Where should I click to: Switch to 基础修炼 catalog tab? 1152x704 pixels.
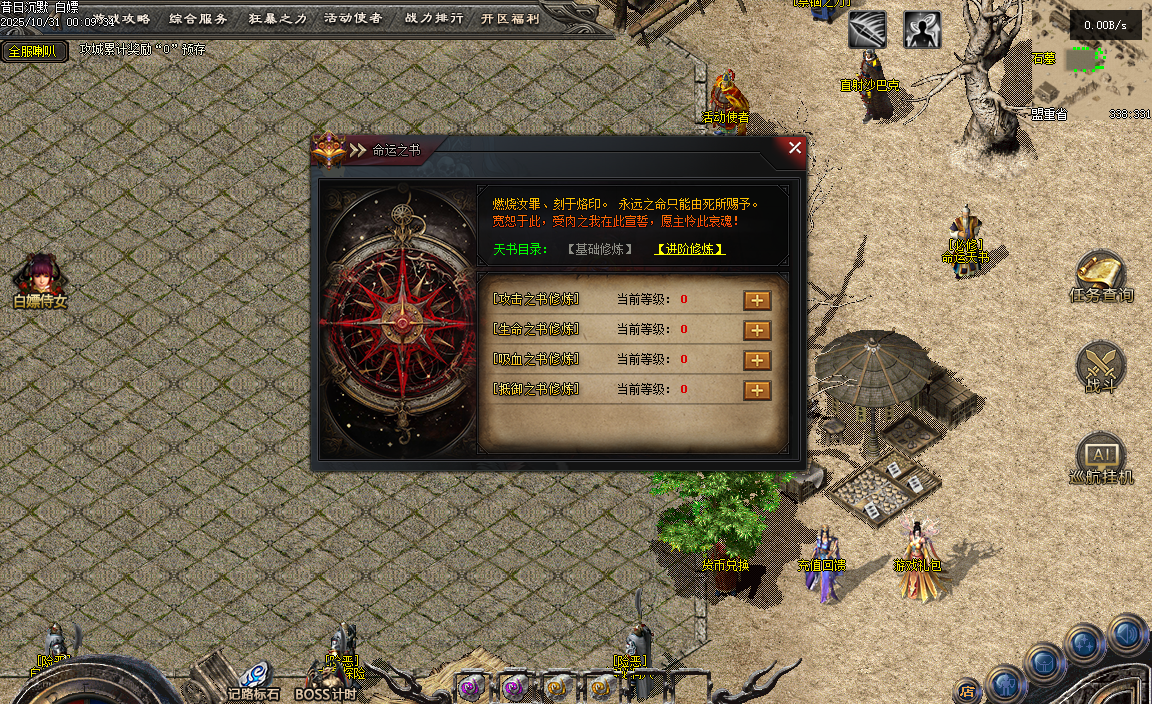tap(600, 249)
